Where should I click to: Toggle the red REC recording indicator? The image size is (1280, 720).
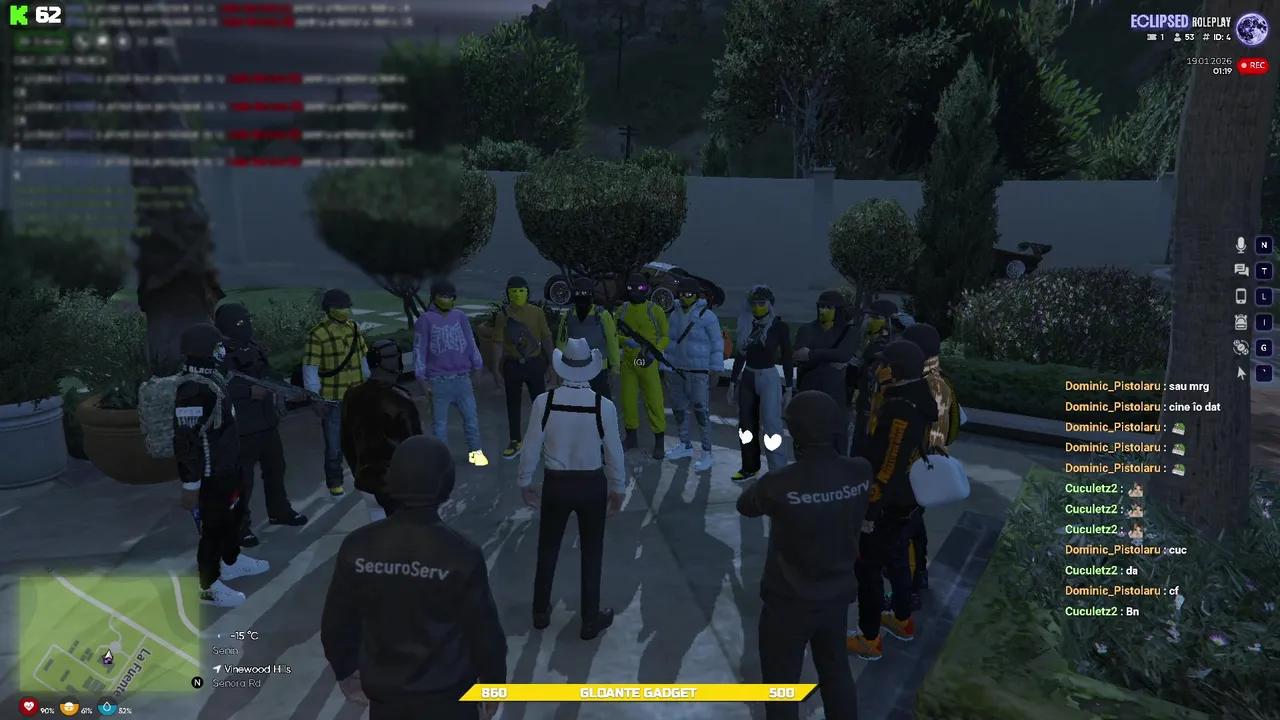pos(1253,65)
